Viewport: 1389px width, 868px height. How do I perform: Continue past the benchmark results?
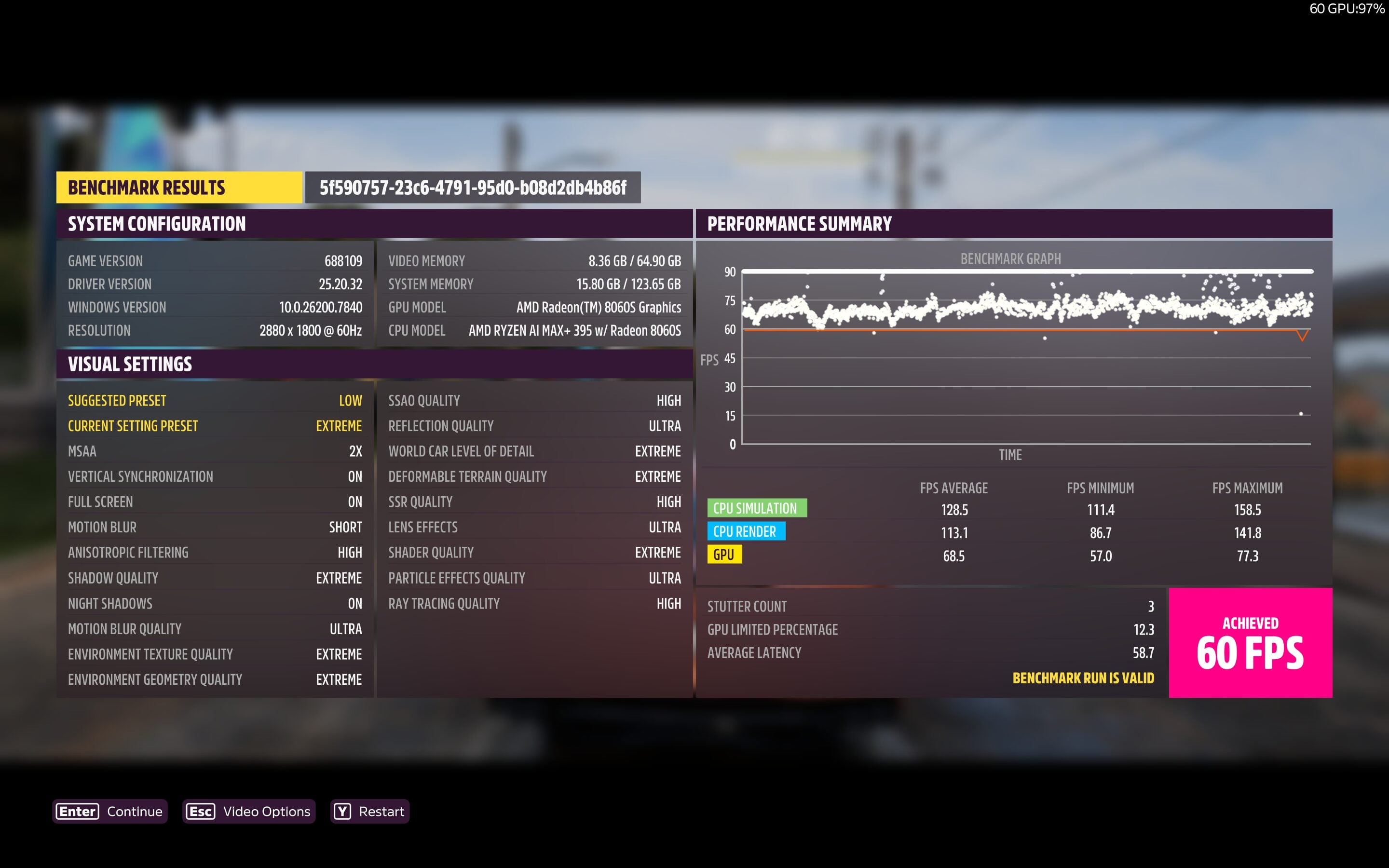109,811
